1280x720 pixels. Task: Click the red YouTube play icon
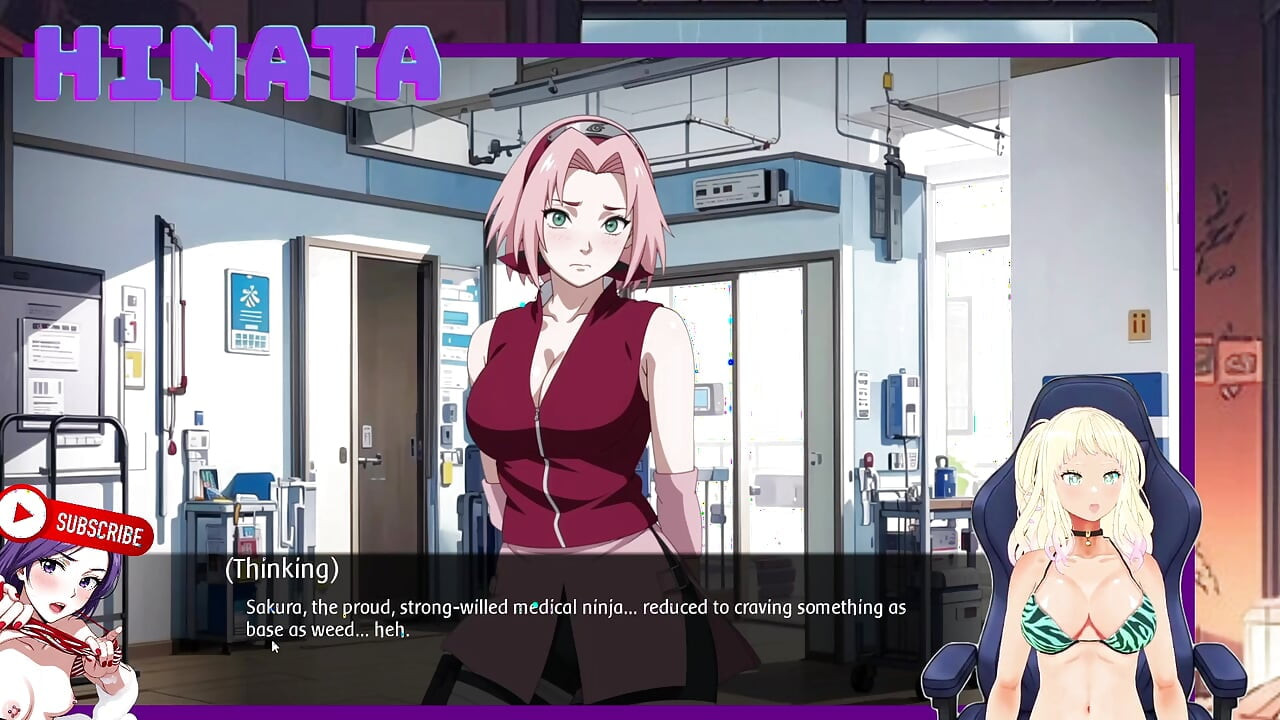20,511
